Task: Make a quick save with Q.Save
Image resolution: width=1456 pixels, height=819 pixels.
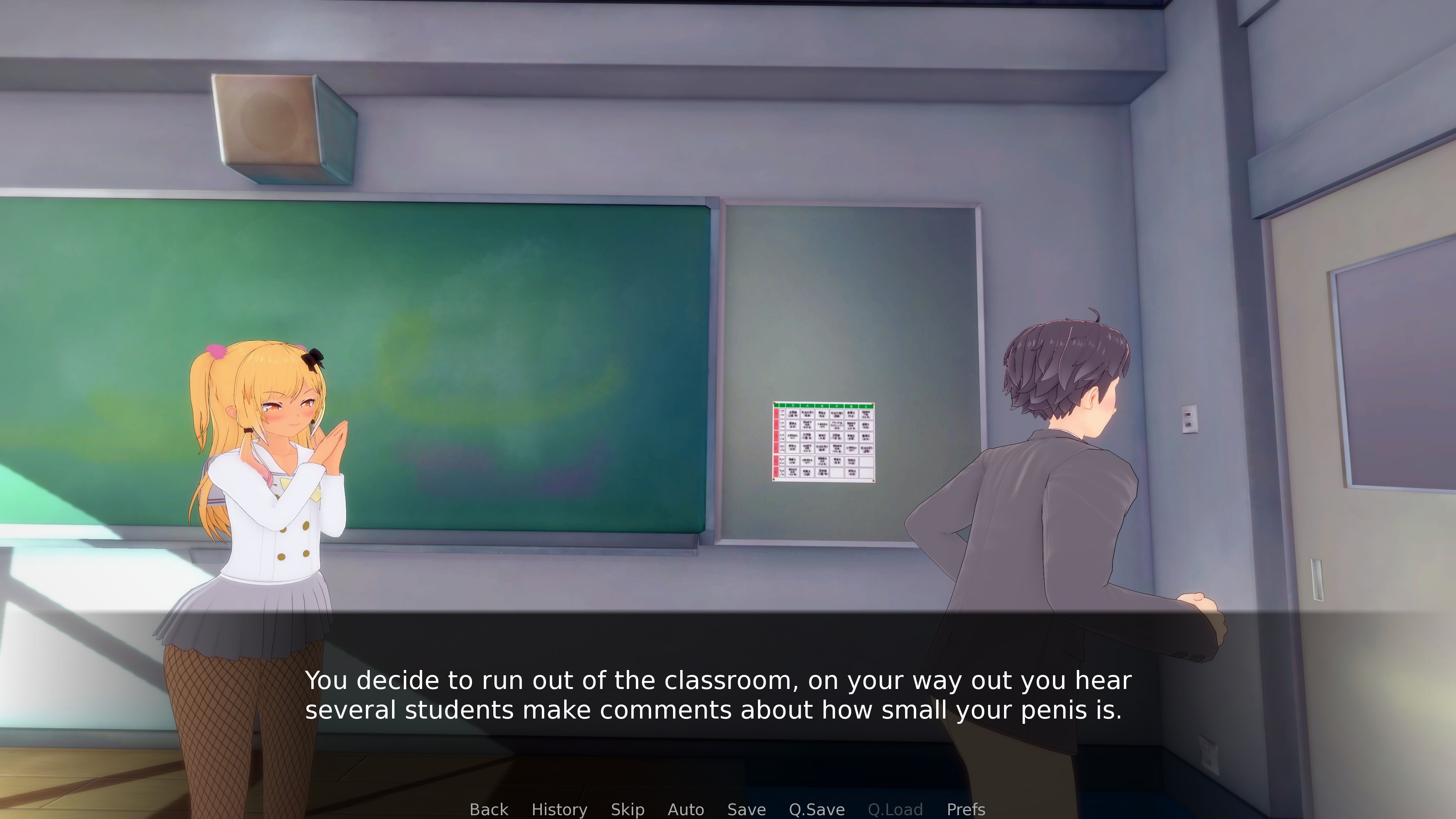Action: click(x=817, y=810)
